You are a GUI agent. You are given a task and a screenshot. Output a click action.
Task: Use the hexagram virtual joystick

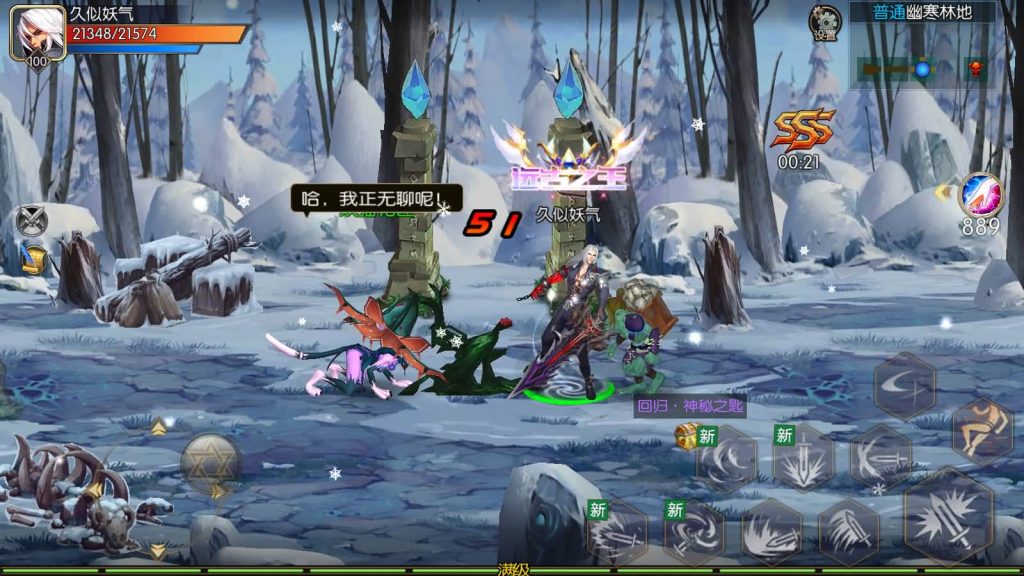[209, 461]
